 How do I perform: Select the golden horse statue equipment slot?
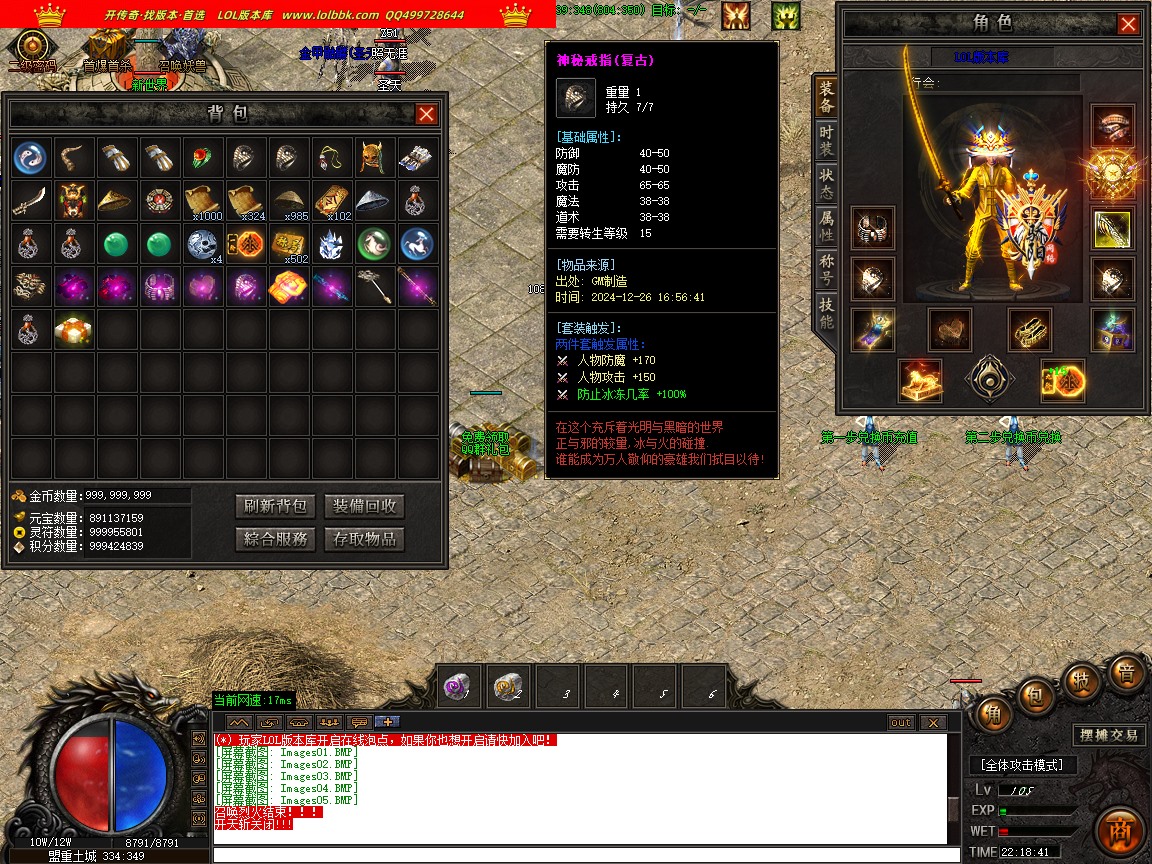coord(920,380)
